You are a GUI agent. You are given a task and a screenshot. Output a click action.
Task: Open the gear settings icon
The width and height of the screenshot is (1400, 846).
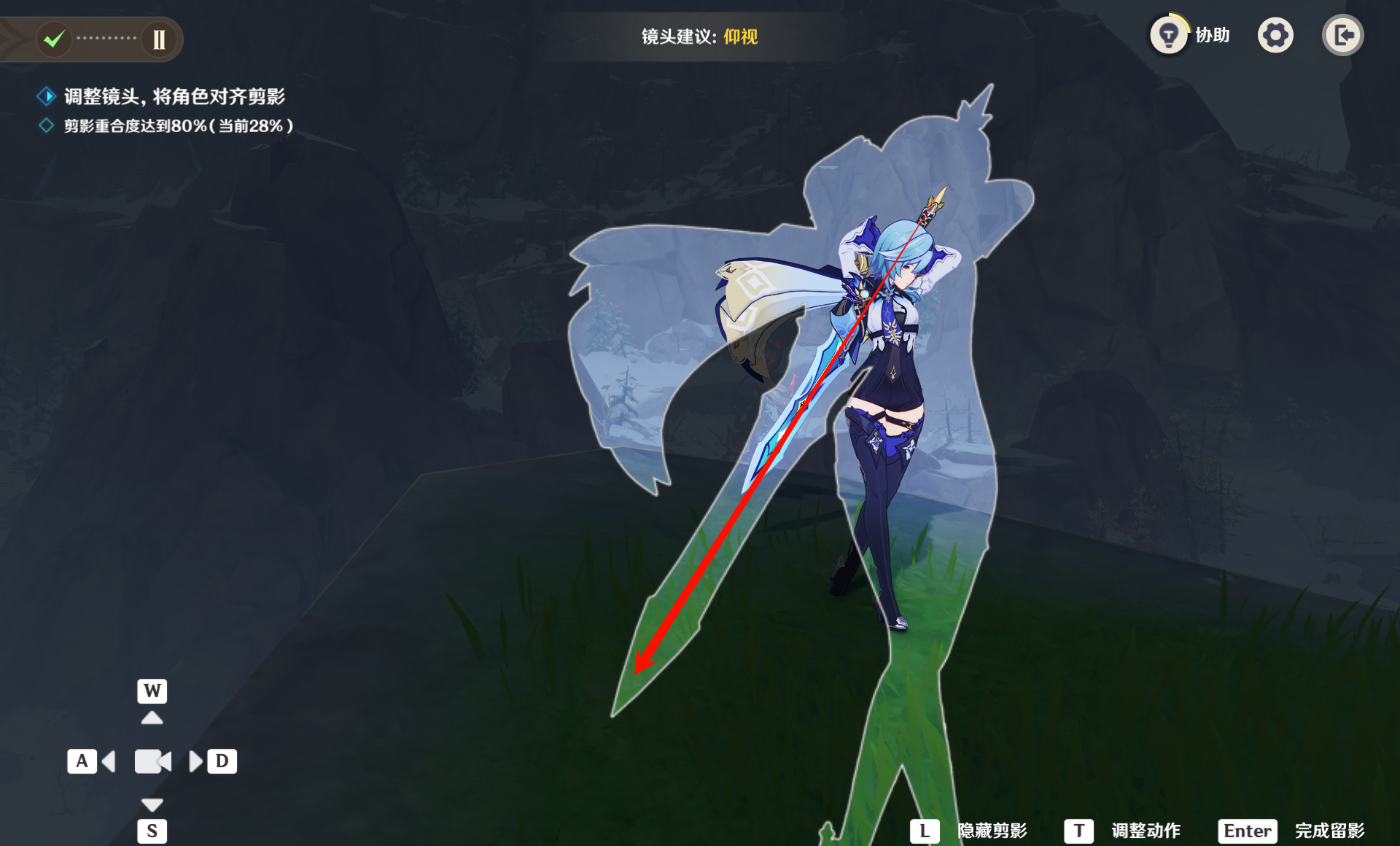click(x=1275, y=35)
